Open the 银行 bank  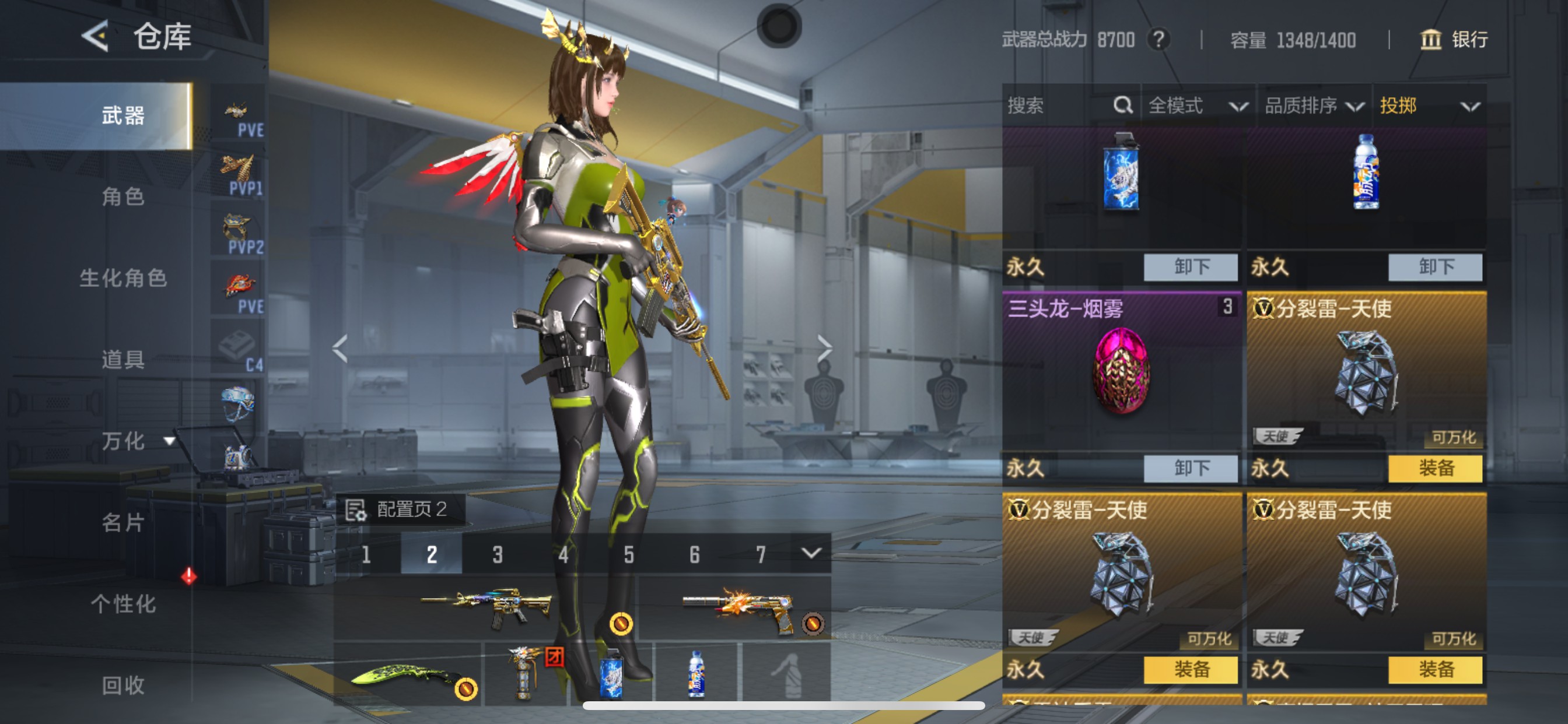pyautogui.click(x=1454, y=40)
